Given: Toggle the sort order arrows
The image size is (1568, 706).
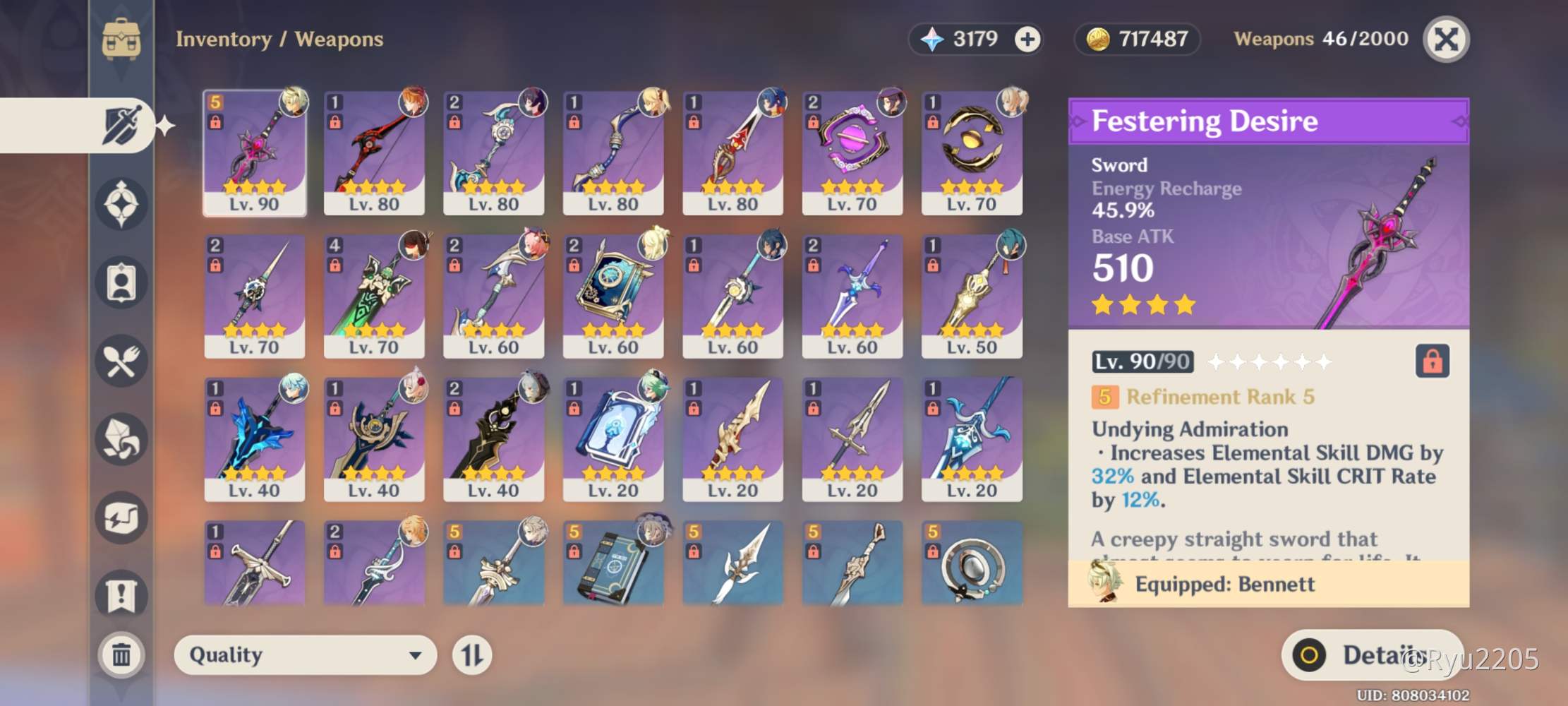Looking at the screenshot, I should point(471,654).
